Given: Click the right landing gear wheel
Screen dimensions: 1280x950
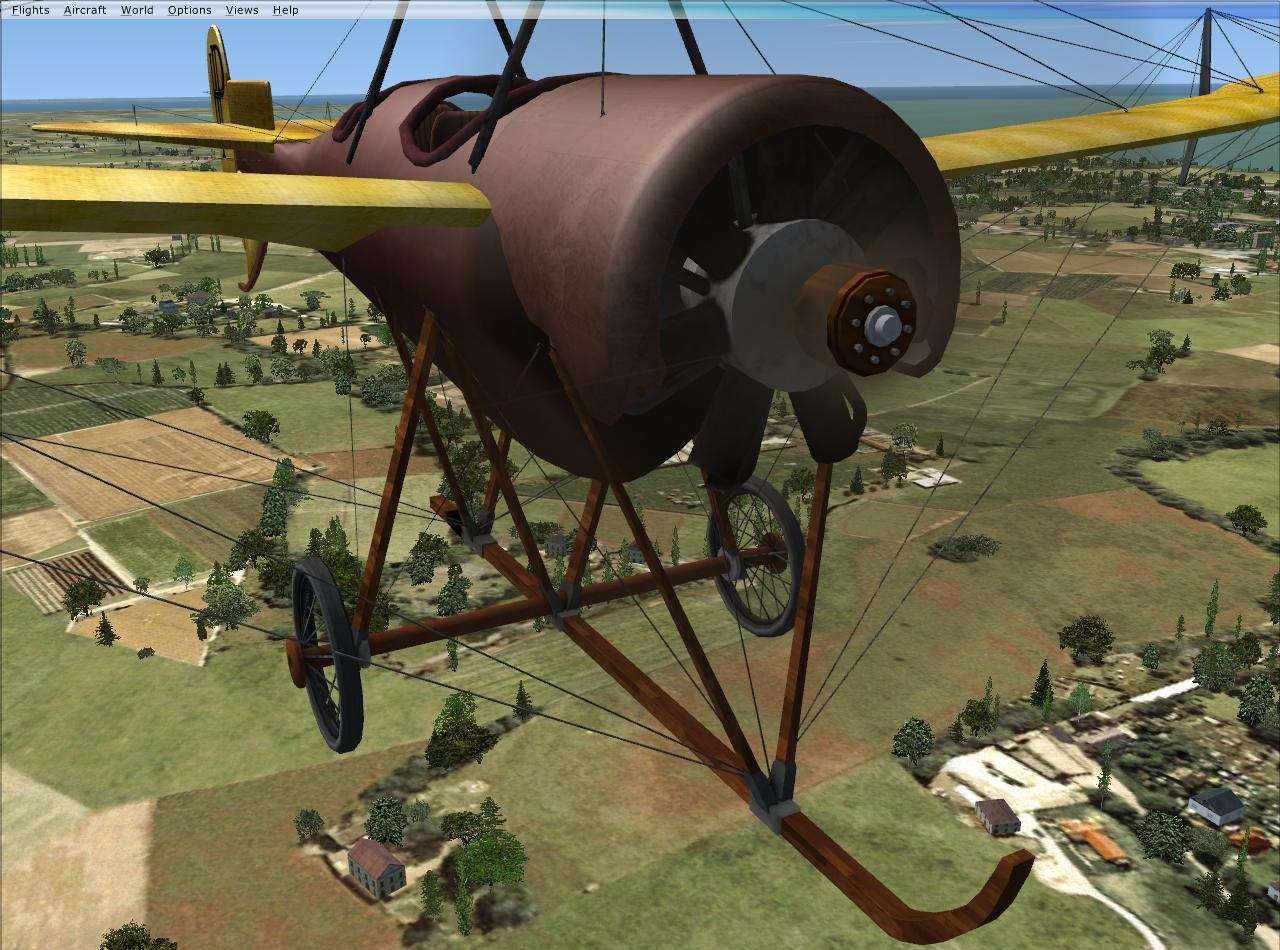Looking at the screenshot, I should (757, 555).
